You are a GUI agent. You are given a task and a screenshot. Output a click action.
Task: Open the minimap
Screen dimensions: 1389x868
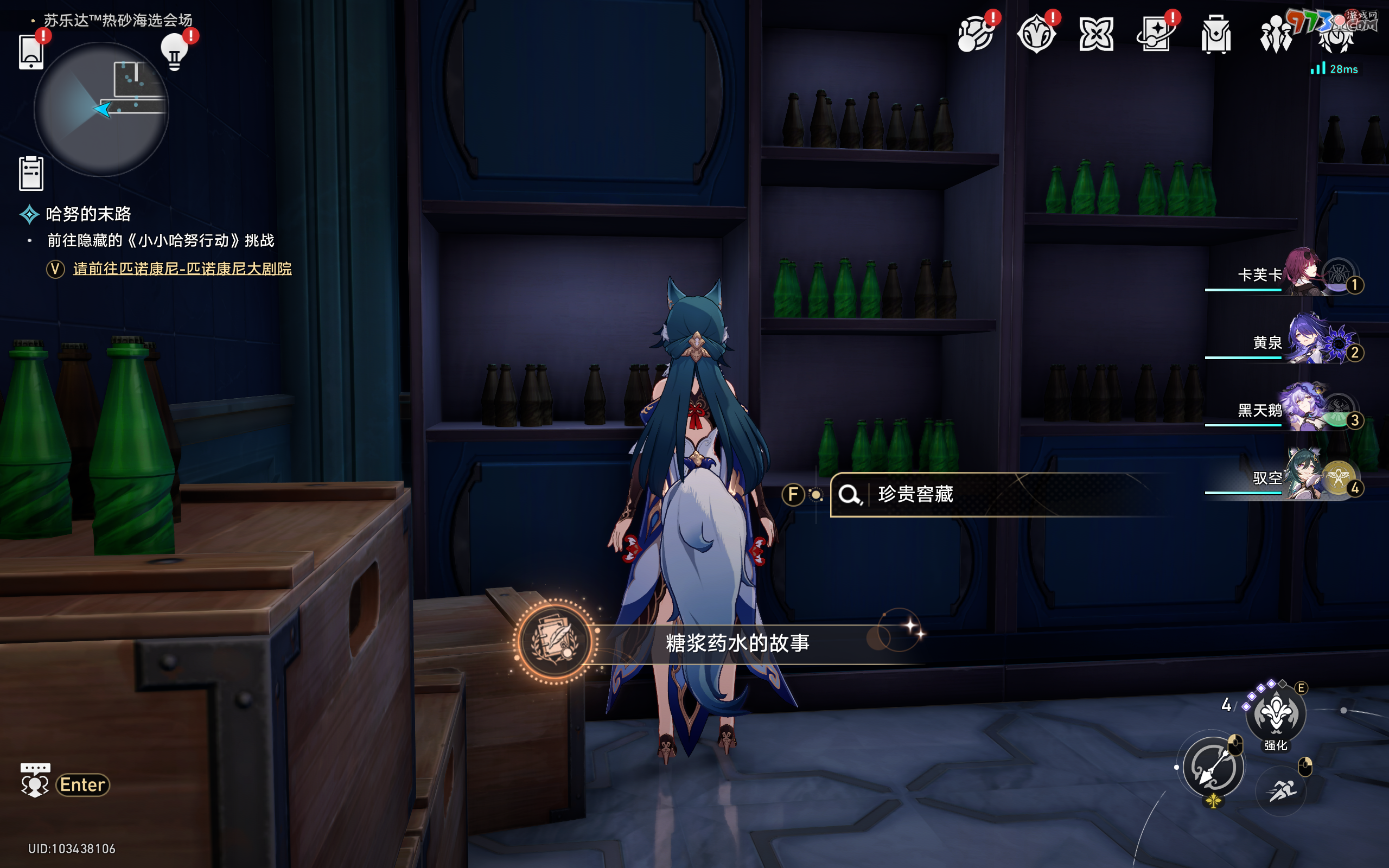click(101, 109)
